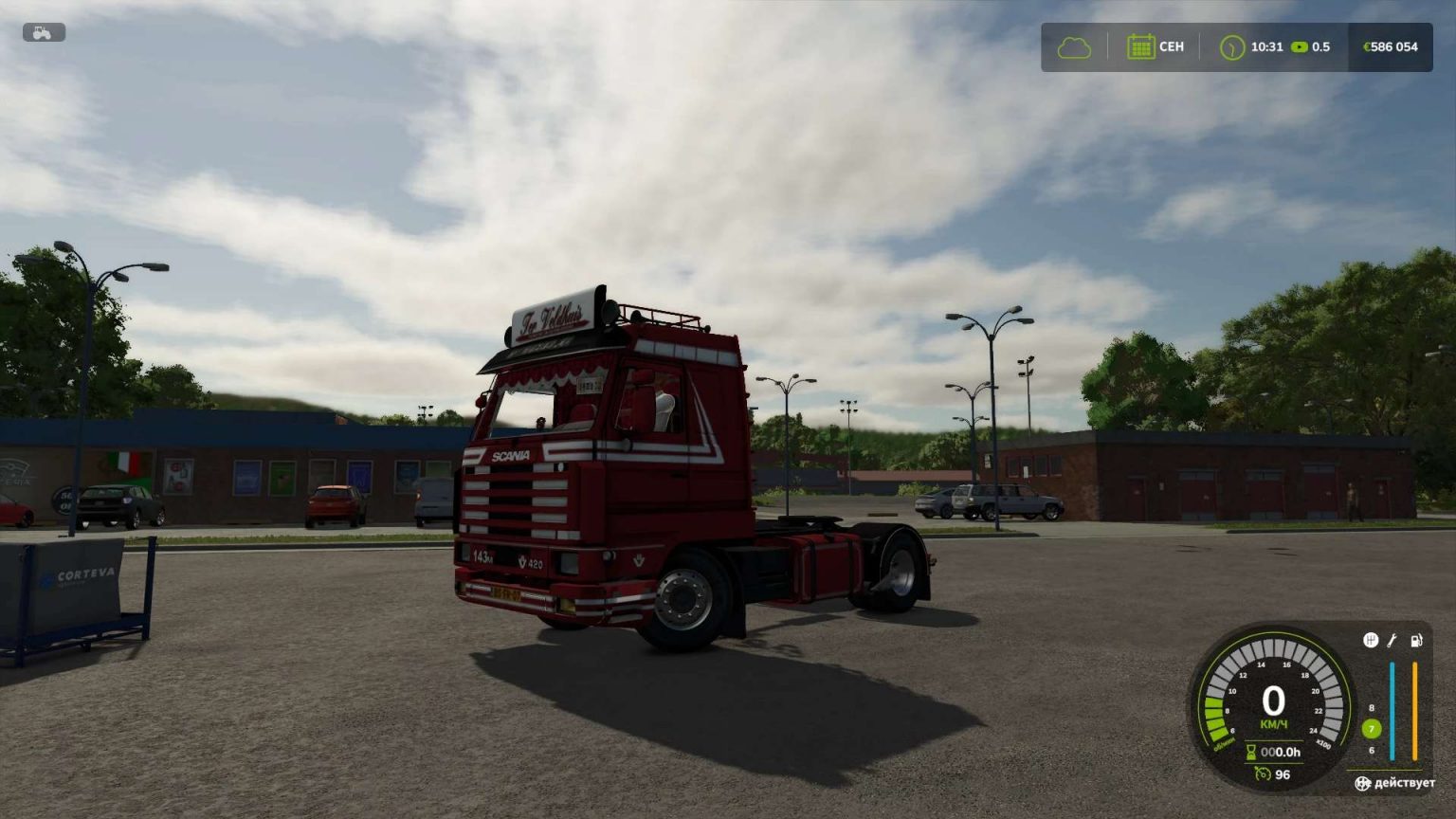Viewport: 1456px width, 819px height.
Task: Click the speed readout showing 0 КМ/Ч
Action: [x=1273, y=705]
